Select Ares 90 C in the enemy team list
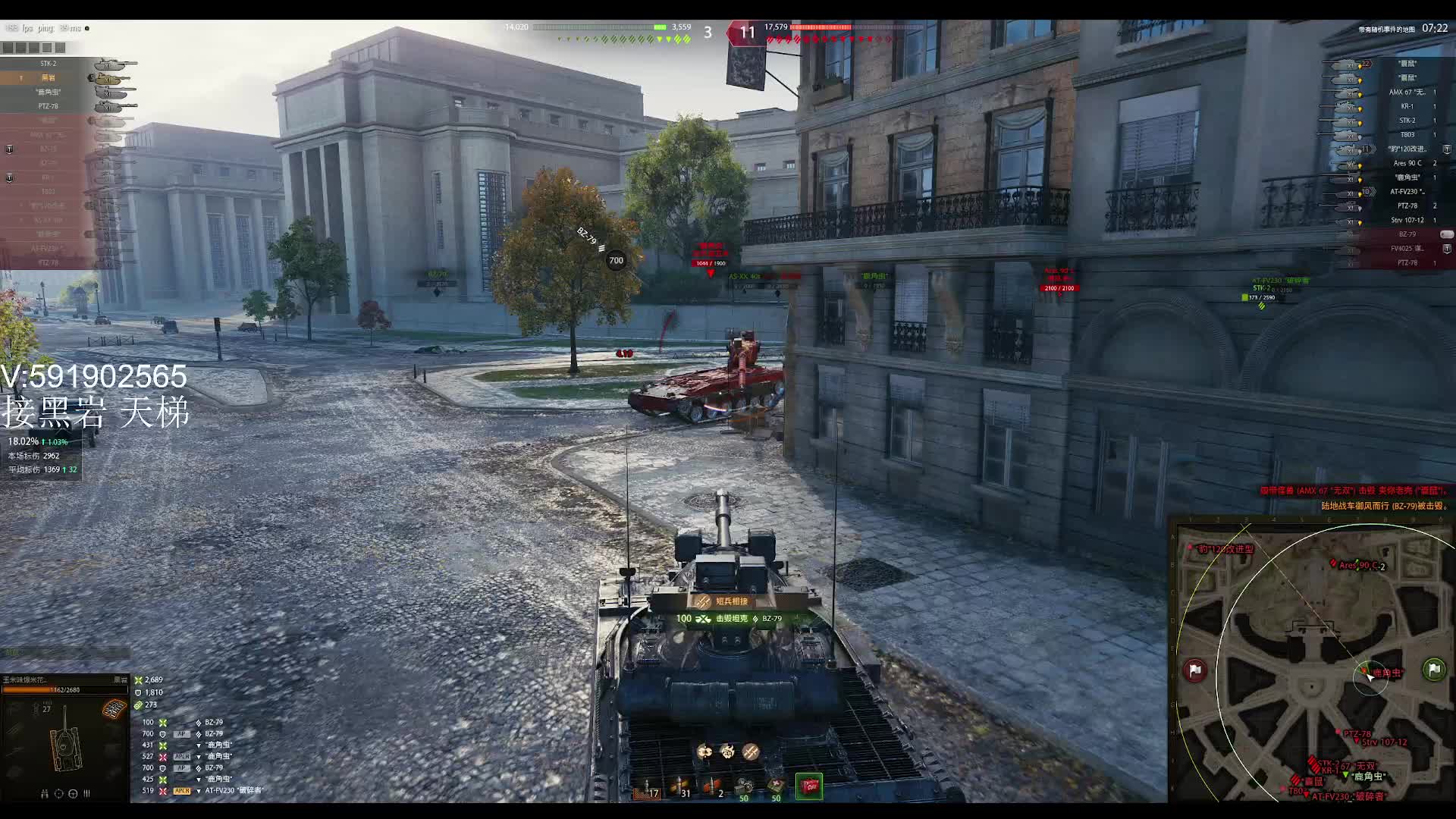Screen dimensions: 1456x819 coord(1407,163)
